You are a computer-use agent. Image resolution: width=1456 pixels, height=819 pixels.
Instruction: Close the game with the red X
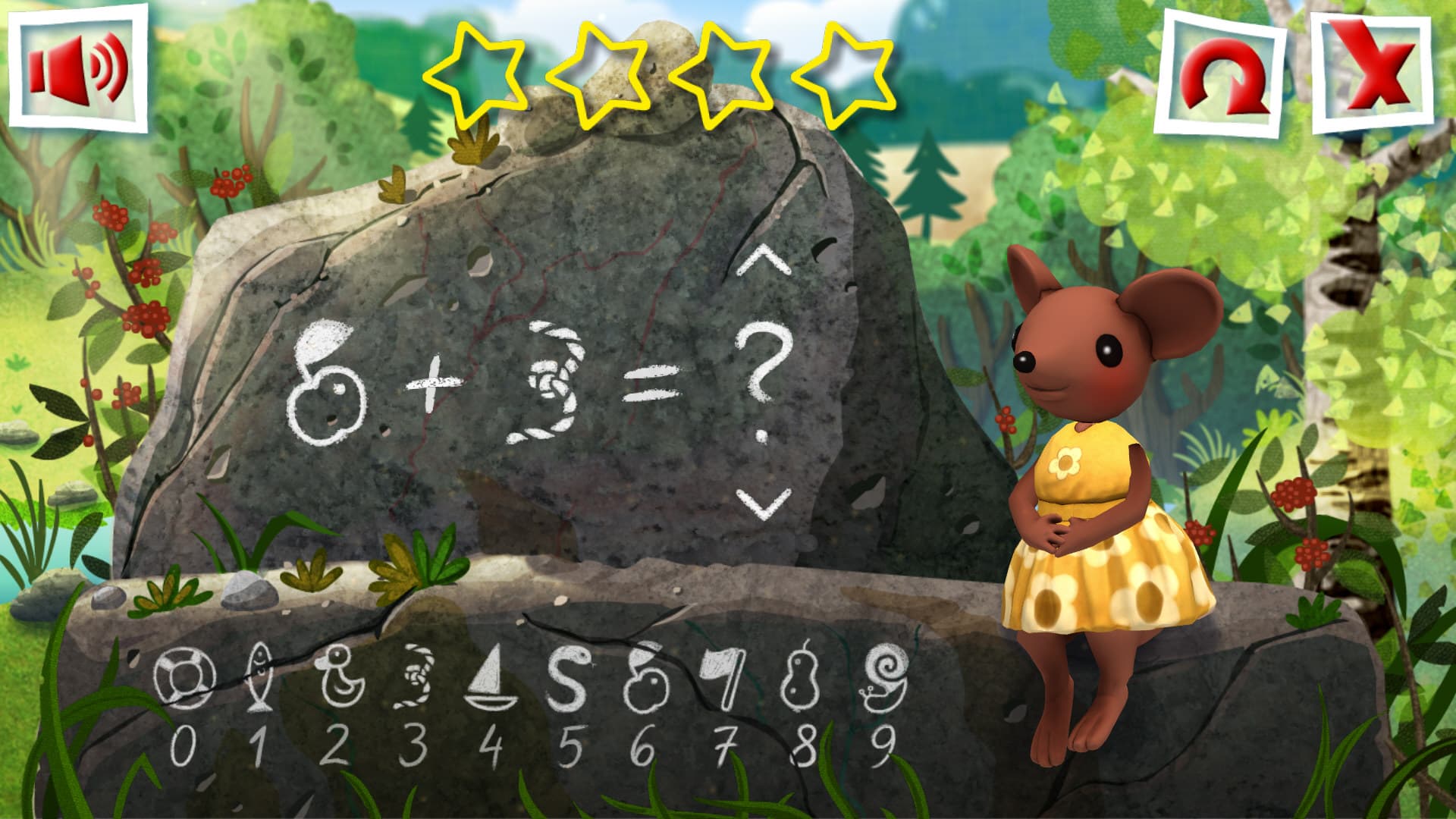pos(1371,74)
